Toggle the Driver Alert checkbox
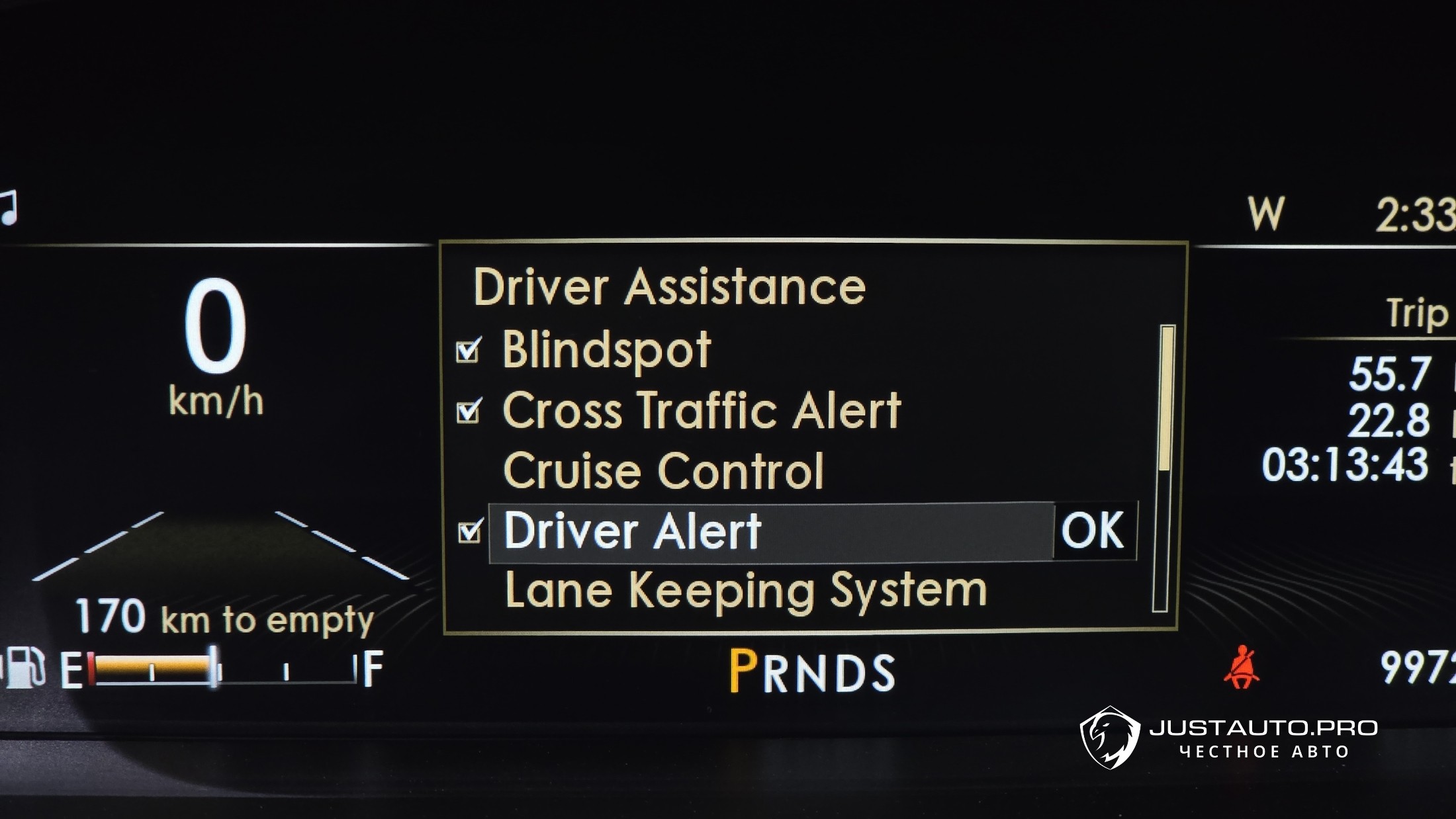Screen dimensions: 1456x819 (x=469, y=531)
